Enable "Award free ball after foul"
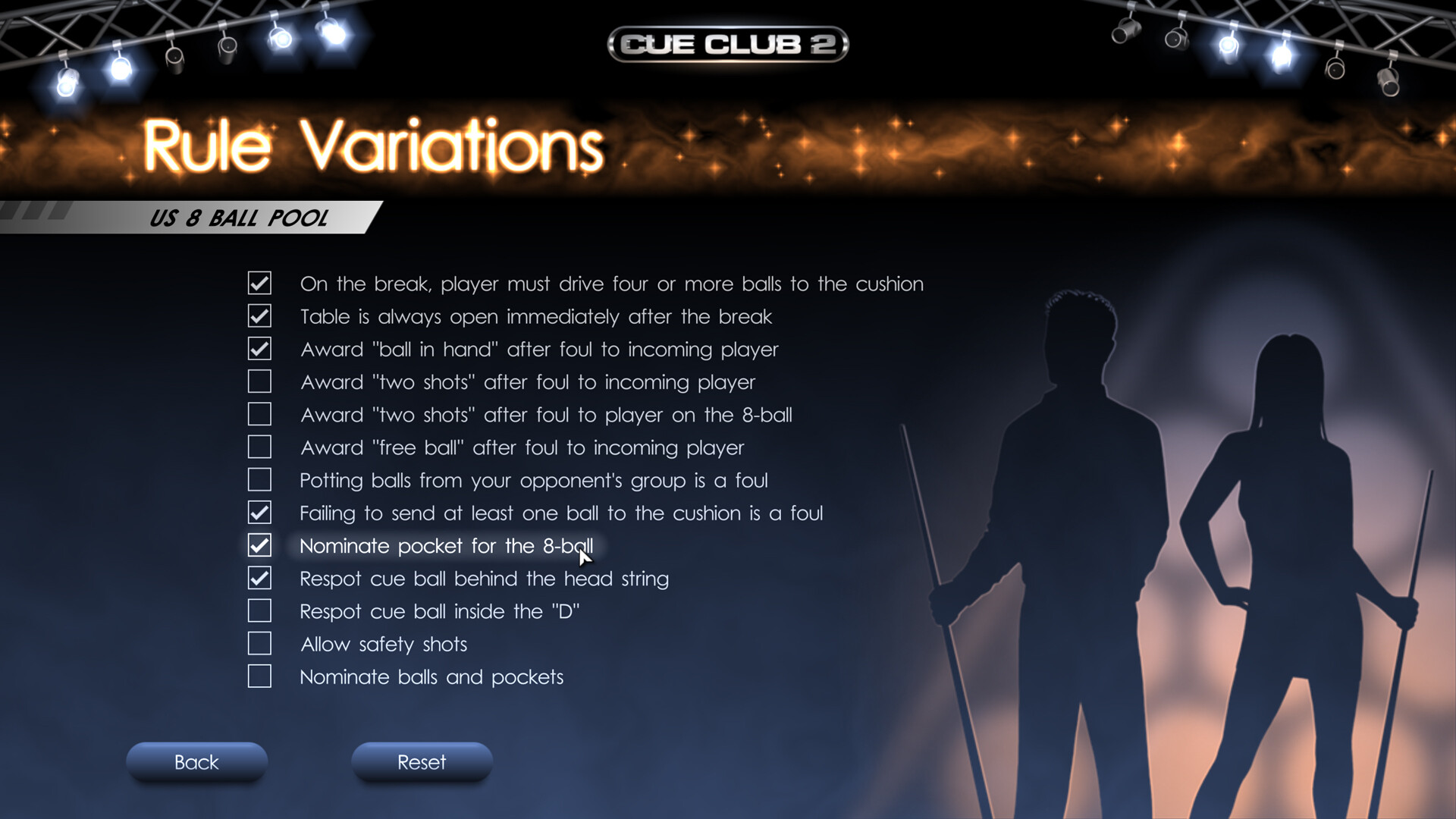 tap(259, 447)
